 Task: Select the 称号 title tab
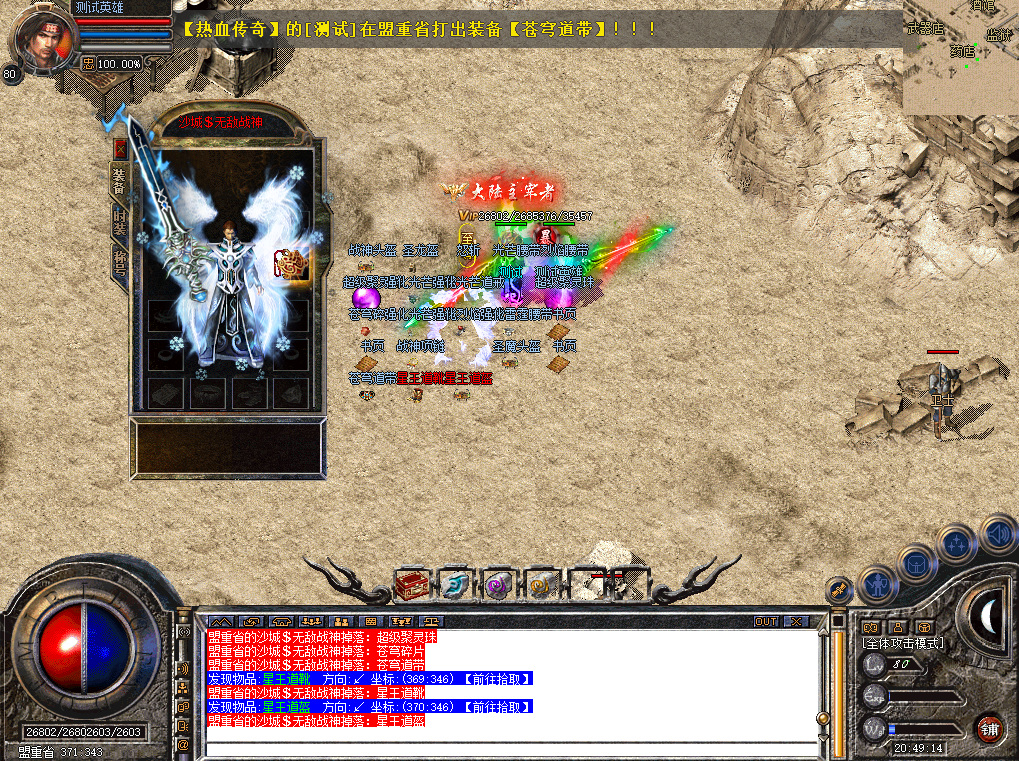tap(119, 264)
